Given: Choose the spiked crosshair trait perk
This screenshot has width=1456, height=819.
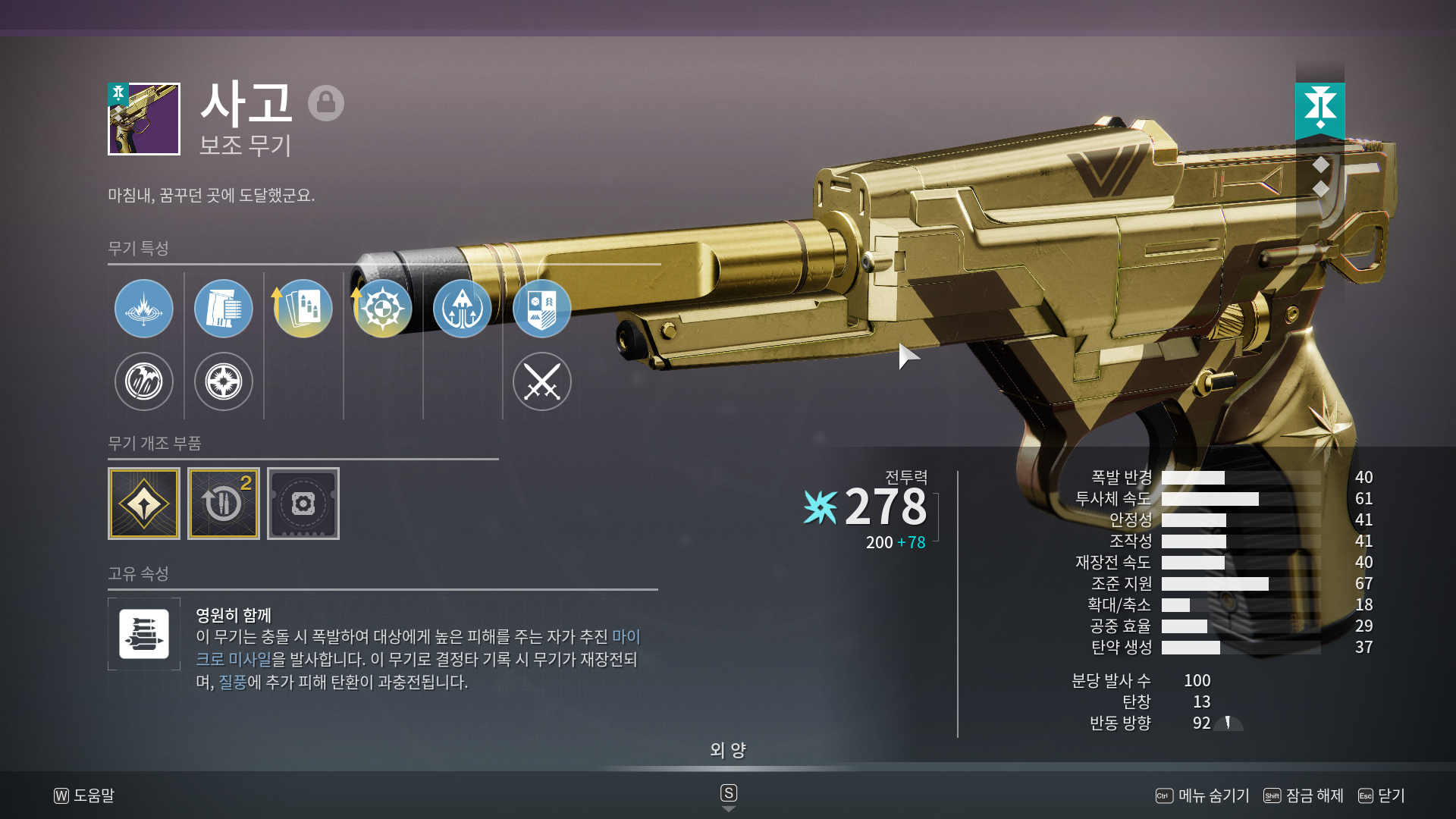Looking at the screenshot, I should tap(383, 309).
